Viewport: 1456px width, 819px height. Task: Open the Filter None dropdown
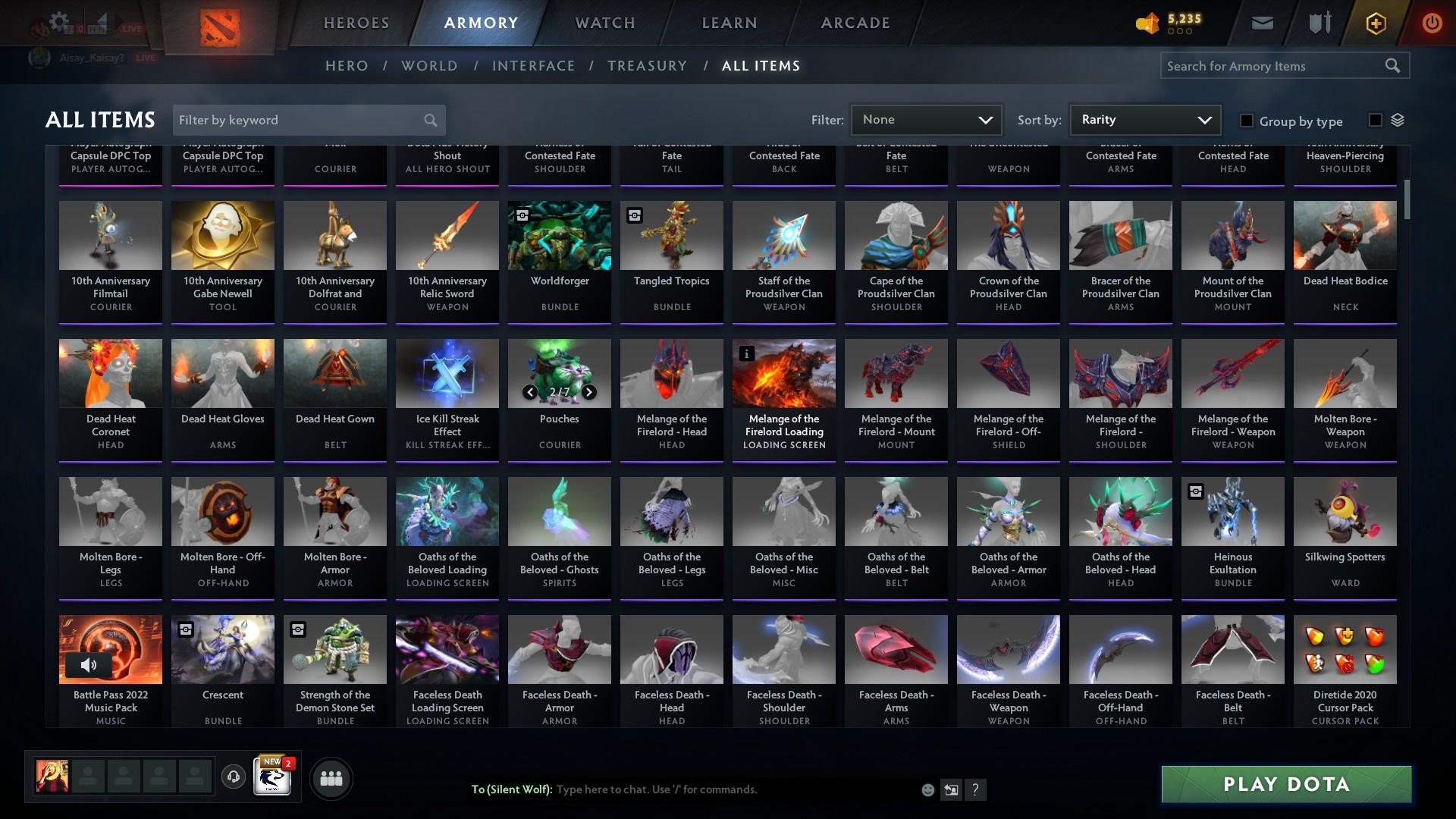(x=926, y=119)
